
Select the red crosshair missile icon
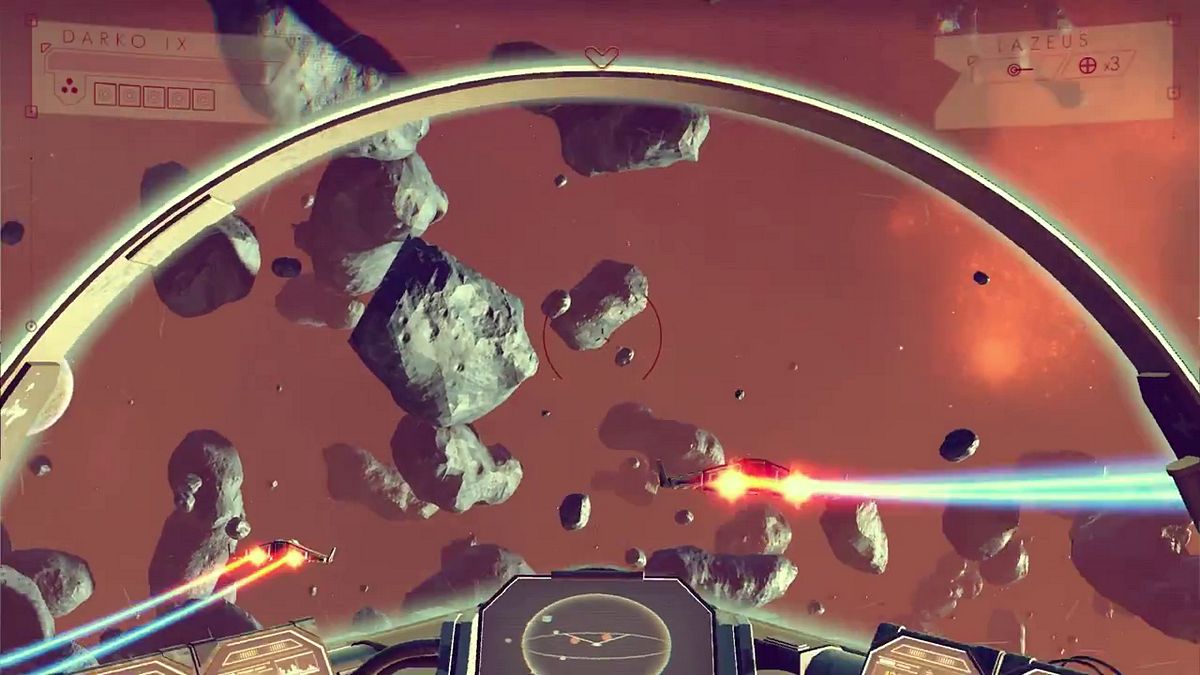[x=1088, y=66]
